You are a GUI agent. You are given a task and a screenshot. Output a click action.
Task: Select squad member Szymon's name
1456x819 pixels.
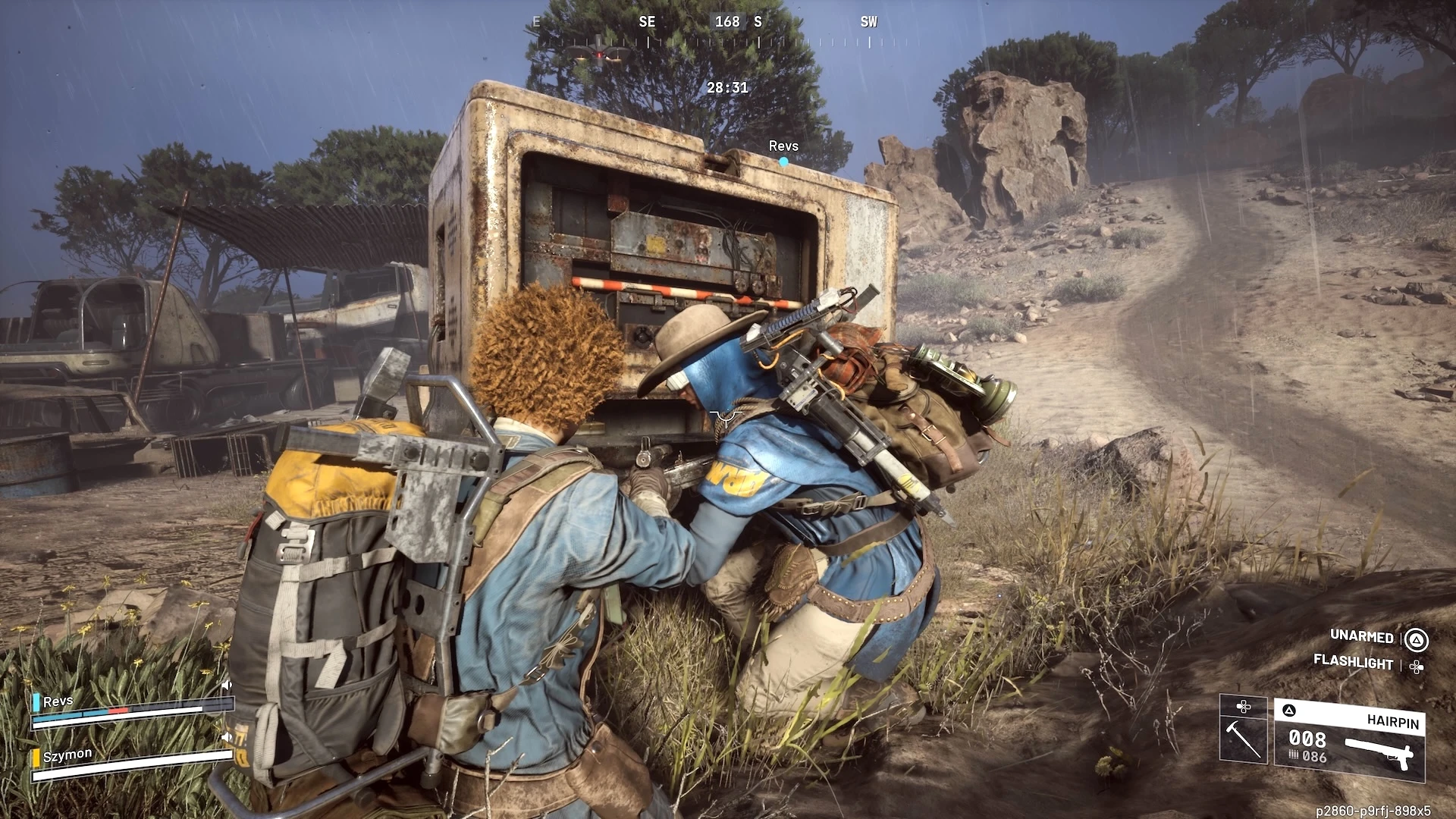pyautogui.click(x=67, y=755)
